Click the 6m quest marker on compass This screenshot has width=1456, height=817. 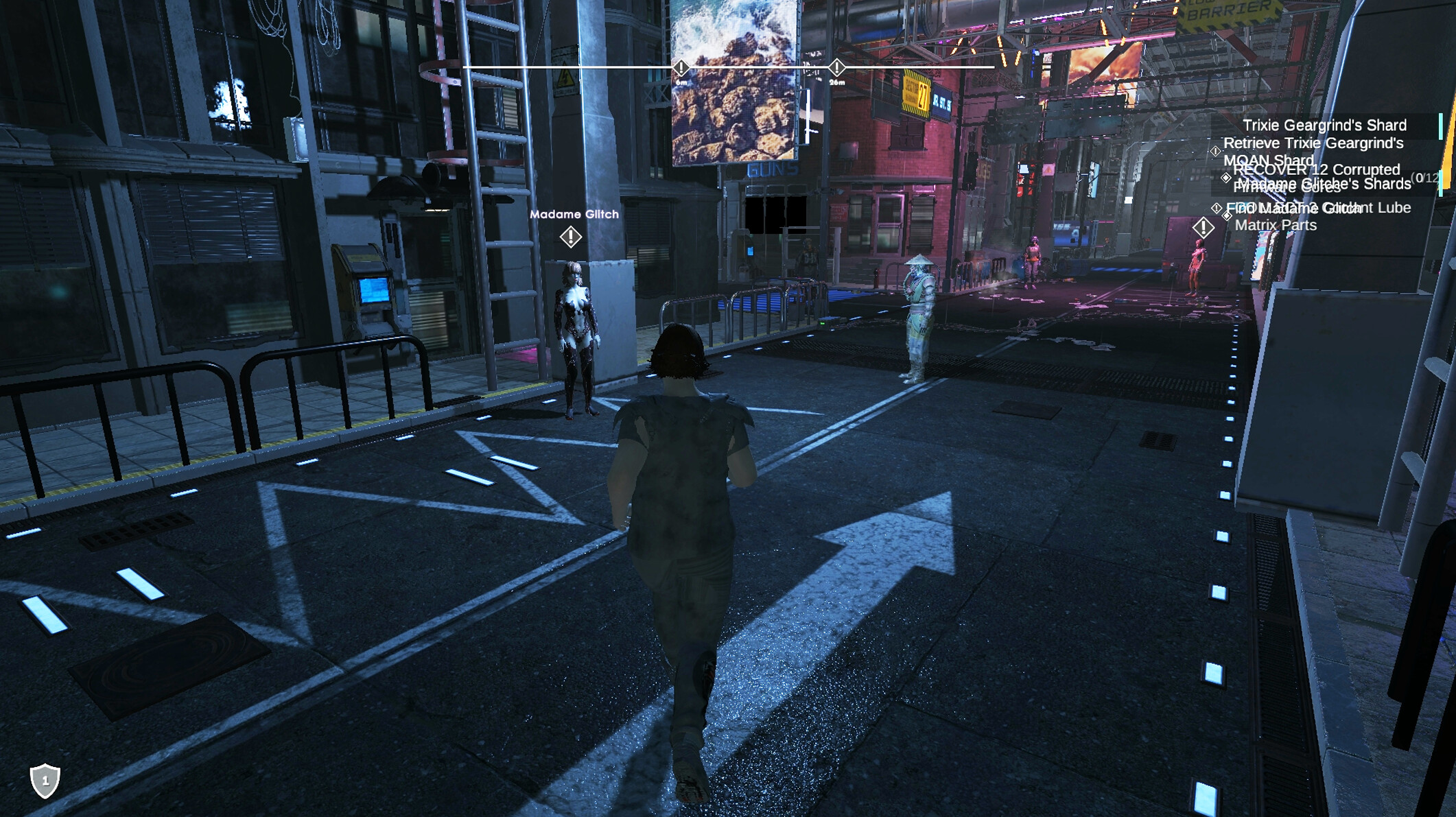pyautogui.click(x=681, y=68)
